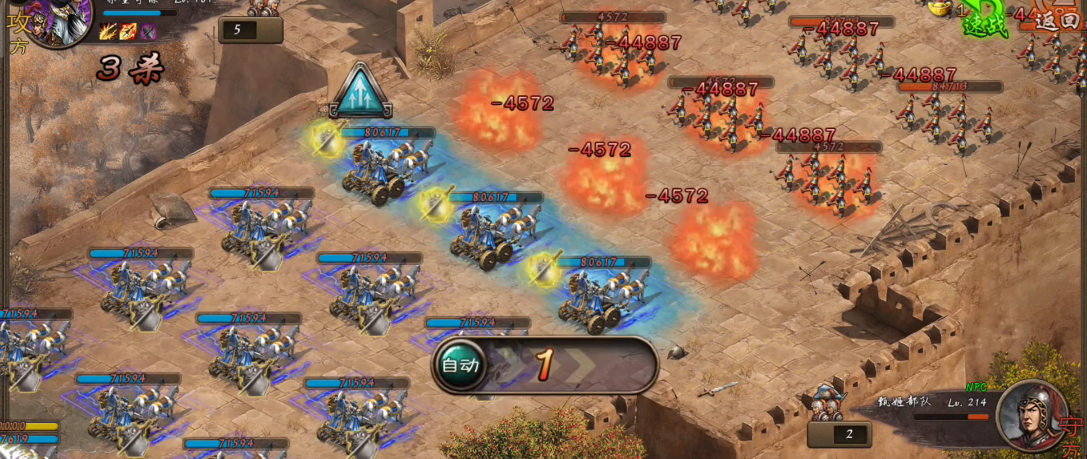
Task: Click the yellow slash skill icon
Action: point(108,32)
